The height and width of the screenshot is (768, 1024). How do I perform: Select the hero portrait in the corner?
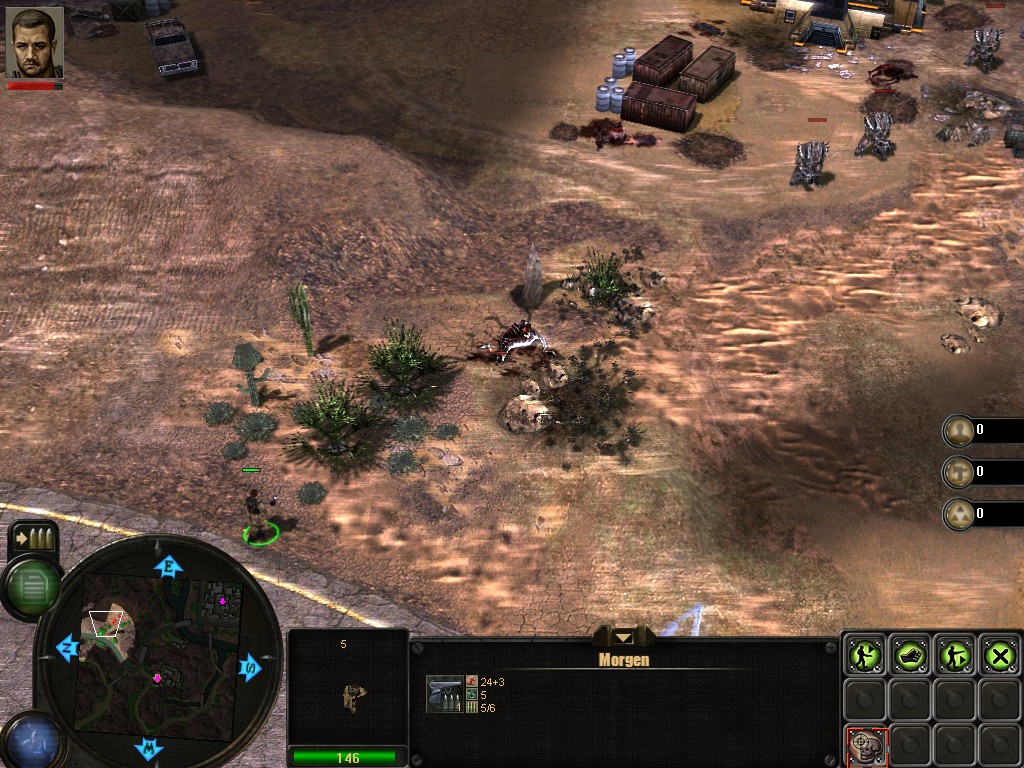click(34, 43)
